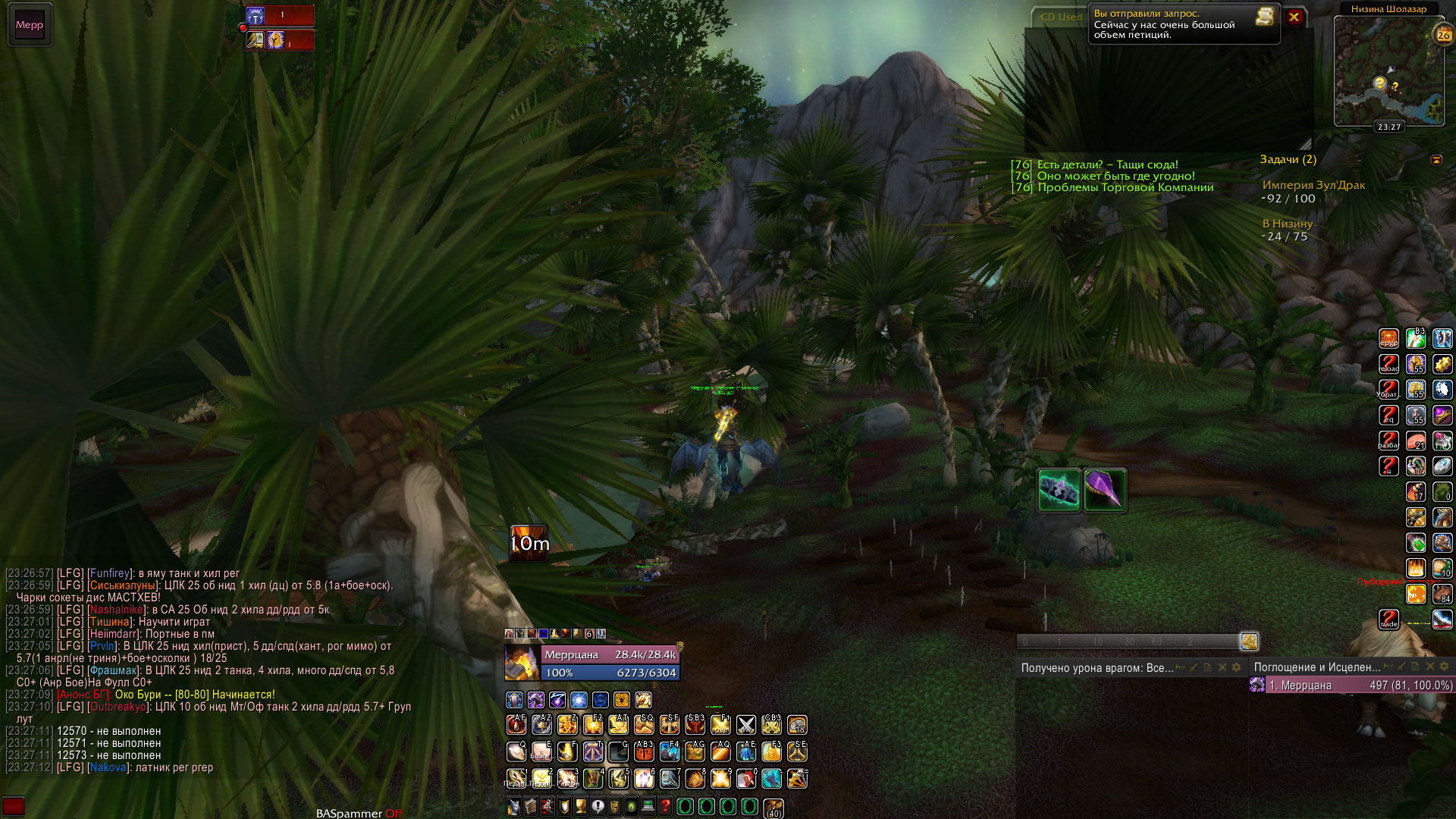Viewport: 1456px width, 819px height.
Task: Use the crossed swords action button
Action: pos(746,726)
